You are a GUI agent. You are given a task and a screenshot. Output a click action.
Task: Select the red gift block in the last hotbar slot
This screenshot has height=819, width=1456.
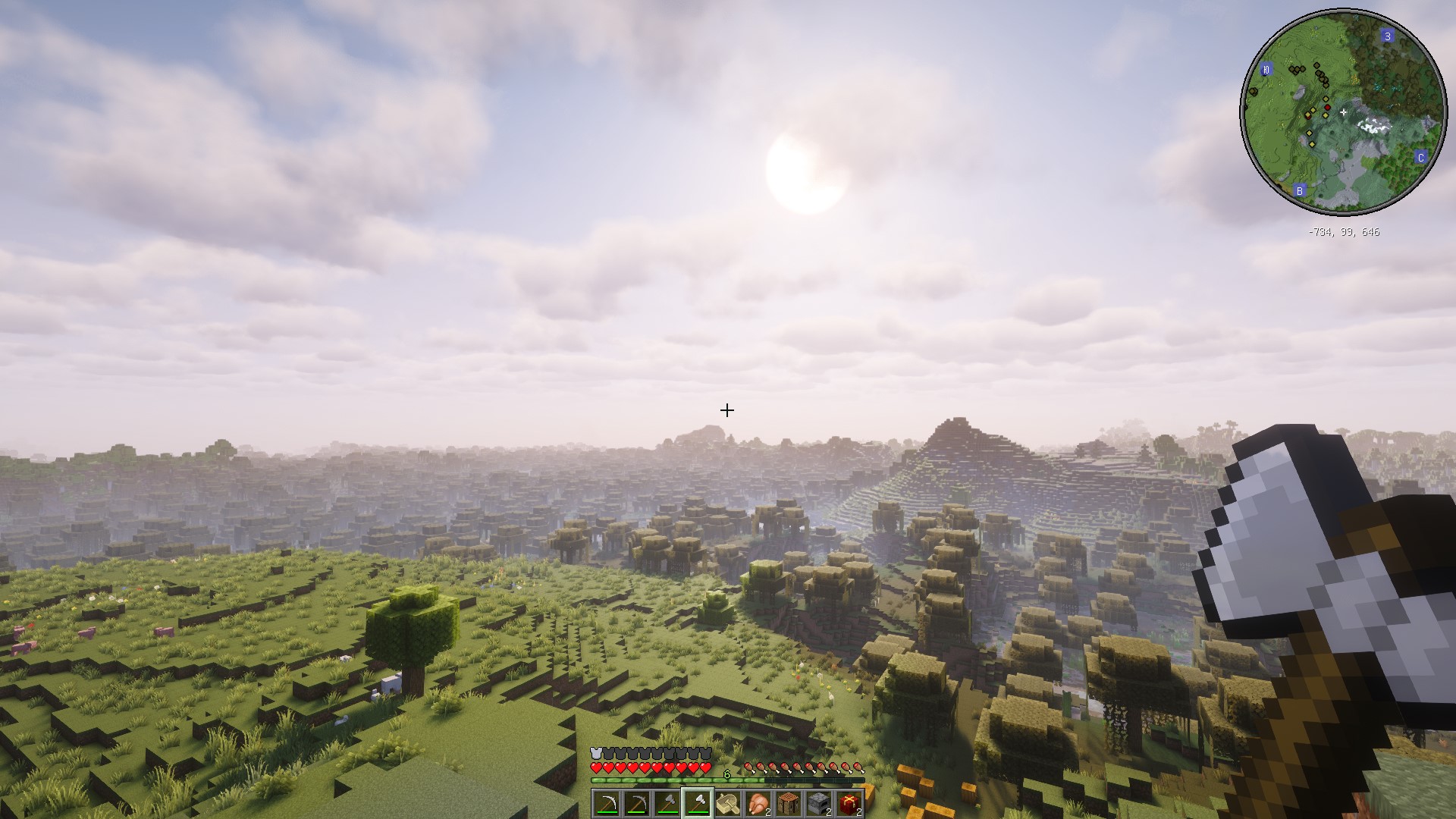point(849,803)
